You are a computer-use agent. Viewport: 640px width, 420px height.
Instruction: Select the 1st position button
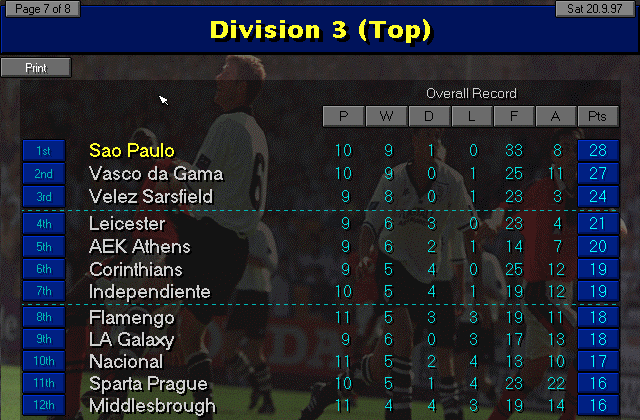[43, 151]
